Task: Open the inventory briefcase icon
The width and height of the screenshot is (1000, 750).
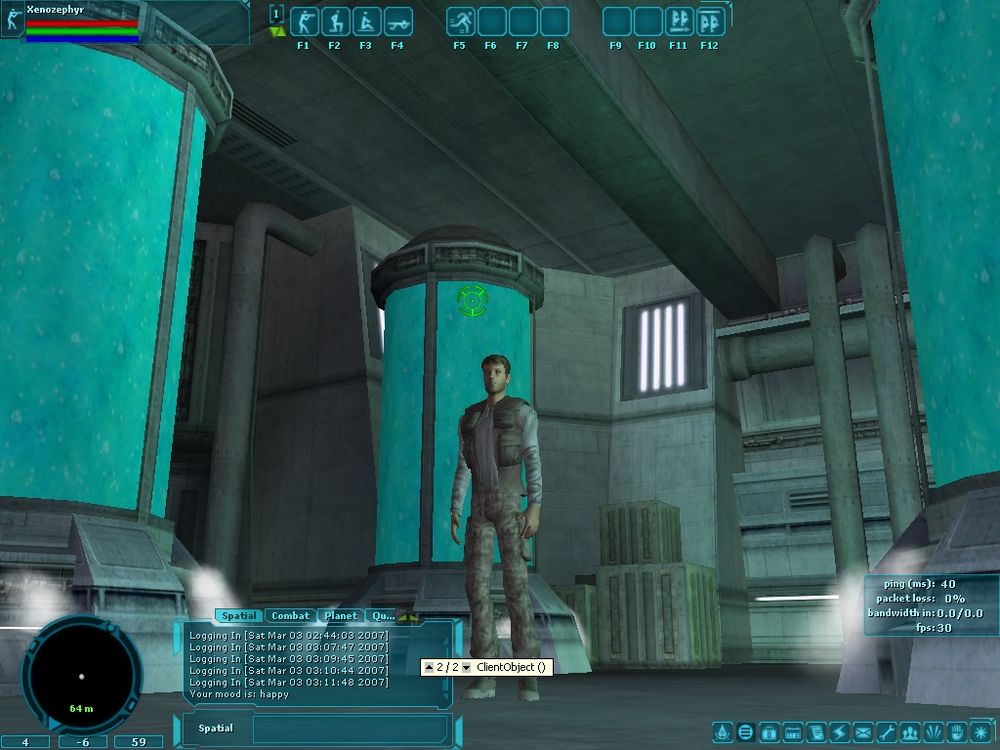Action: tap(770, 733)
